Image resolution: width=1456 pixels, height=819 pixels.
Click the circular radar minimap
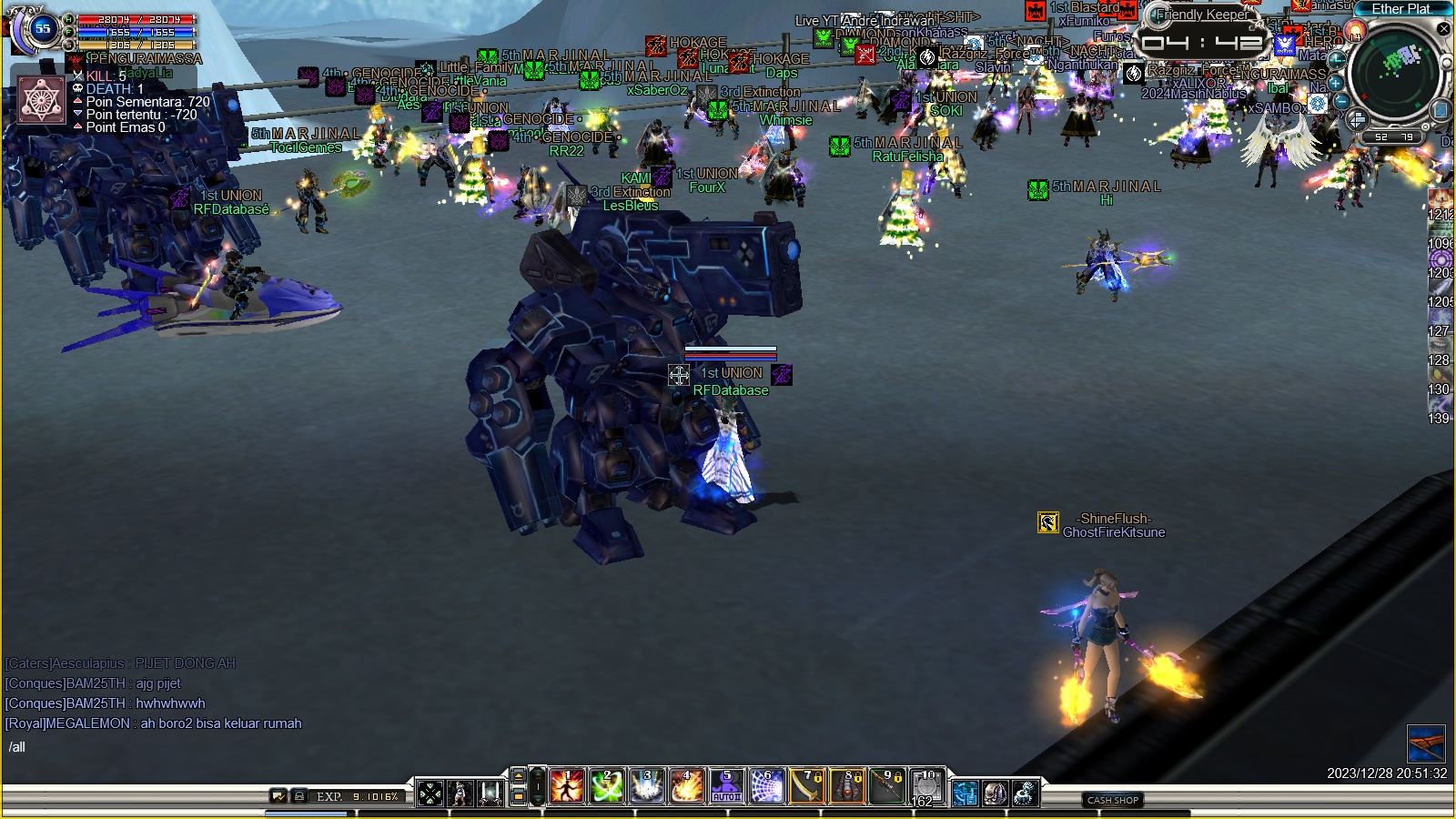(x=1394, y=73)
